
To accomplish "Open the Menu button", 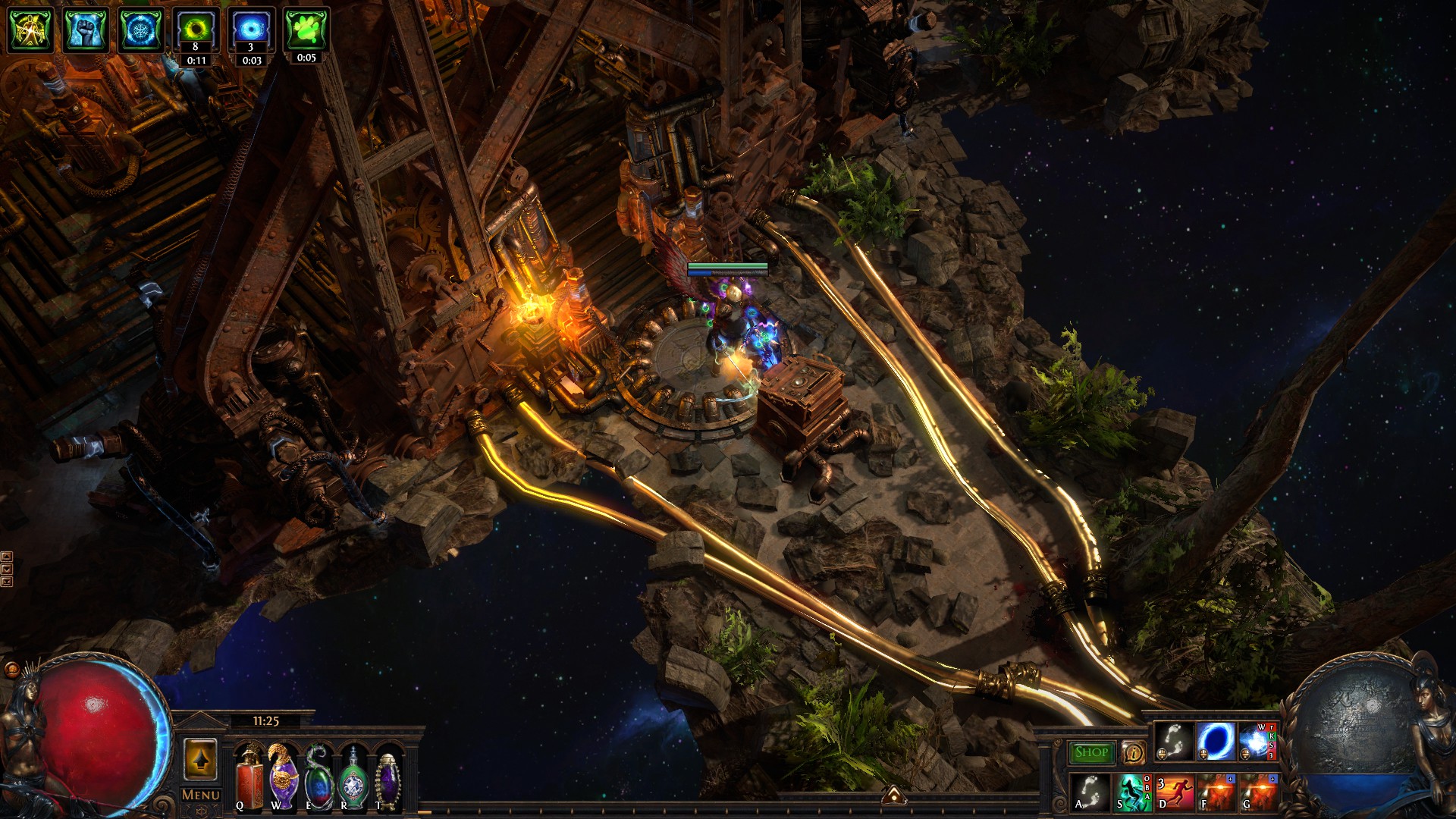I will (x=201, y=795).
